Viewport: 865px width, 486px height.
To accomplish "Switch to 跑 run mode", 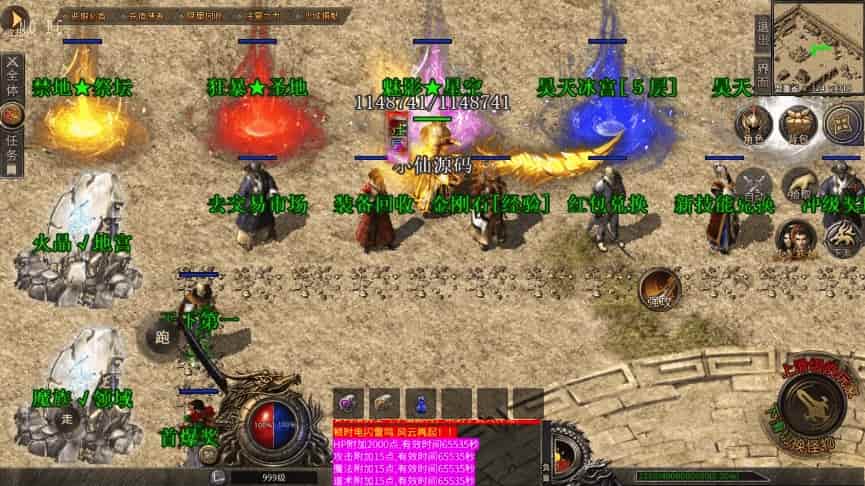I will pyautogui.click(x=161, y=338).
